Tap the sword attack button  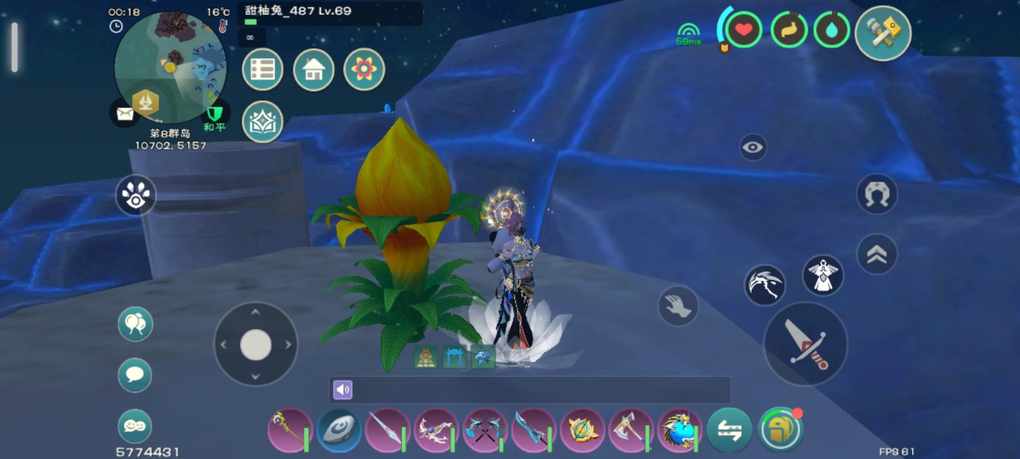(x=805, y=343)
